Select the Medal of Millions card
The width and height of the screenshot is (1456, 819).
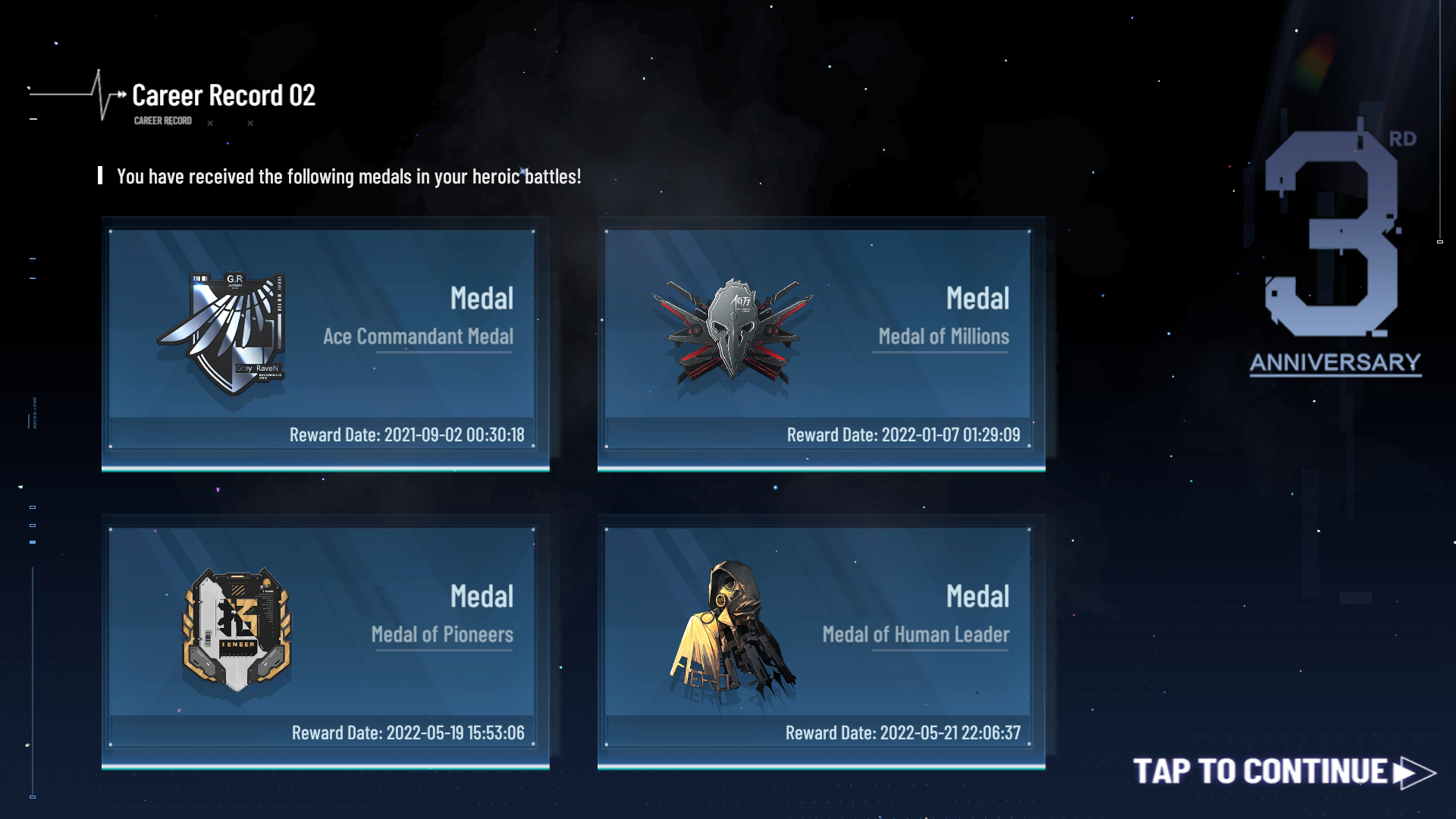click(x=821, y=341)
